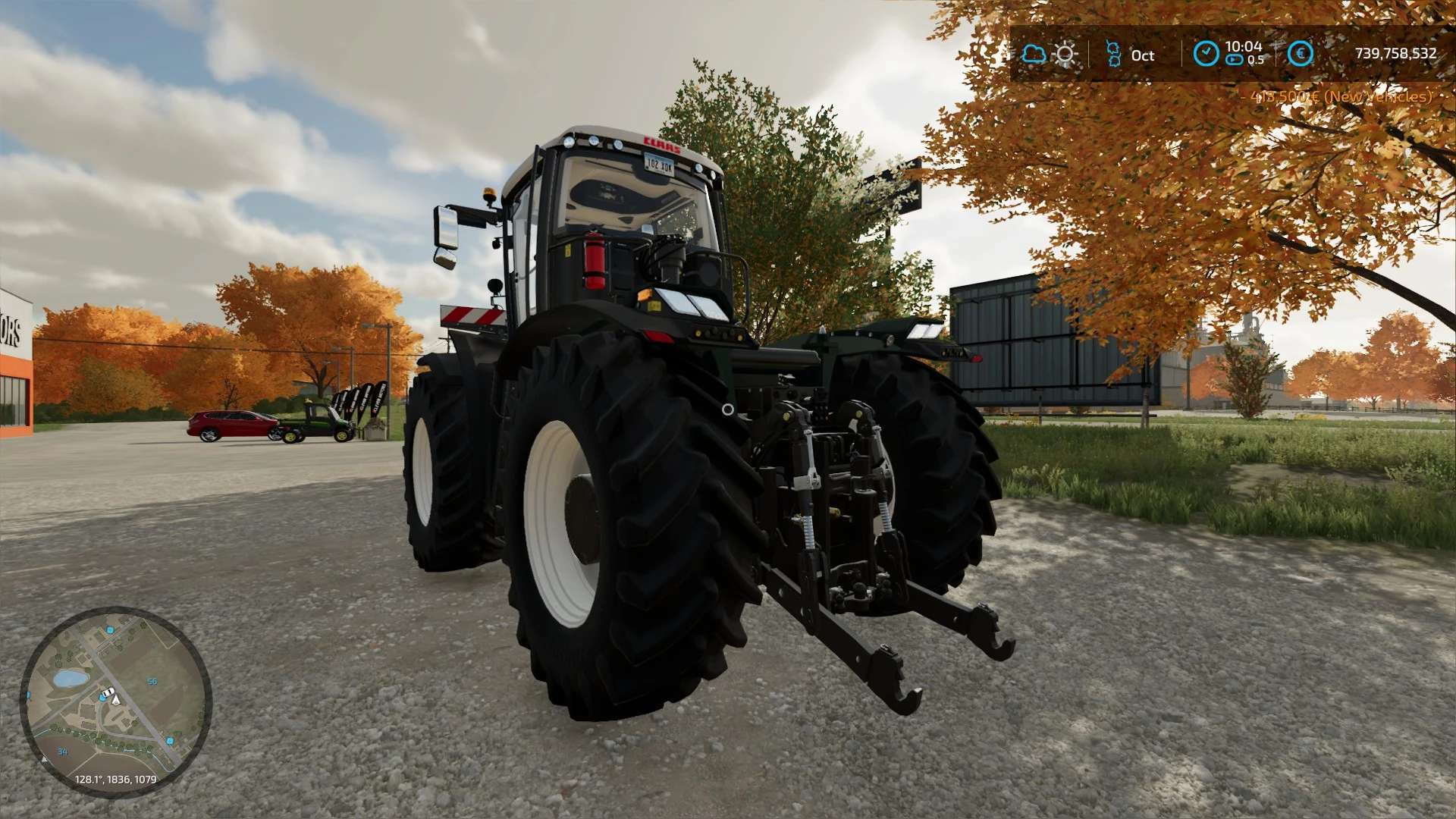Click the clock icon next to 10:04
1456x819 pixels.
click(1206, 53)
